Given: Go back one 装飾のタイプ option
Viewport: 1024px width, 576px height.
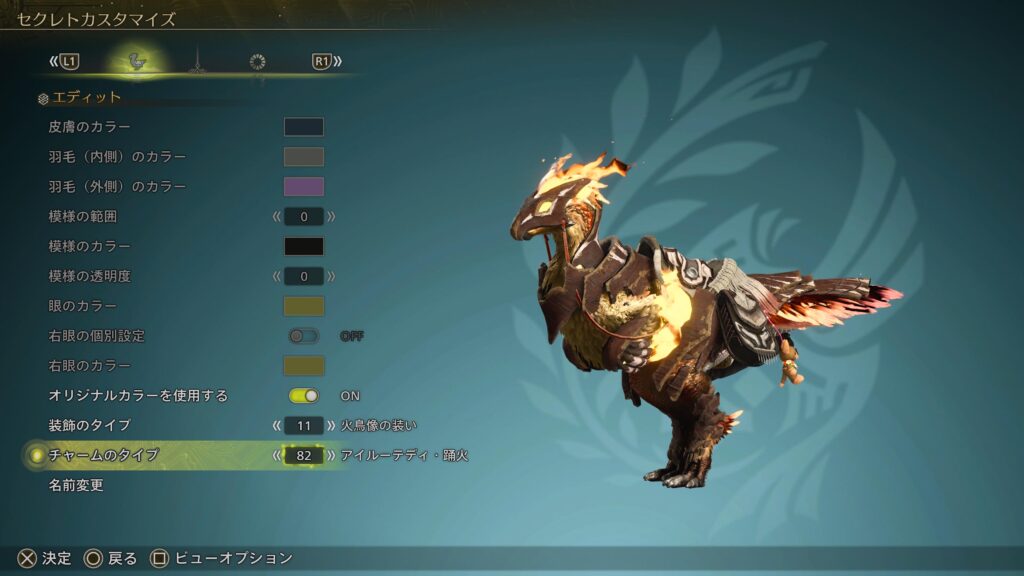Looking at the screenshot, I should (277, 426).
